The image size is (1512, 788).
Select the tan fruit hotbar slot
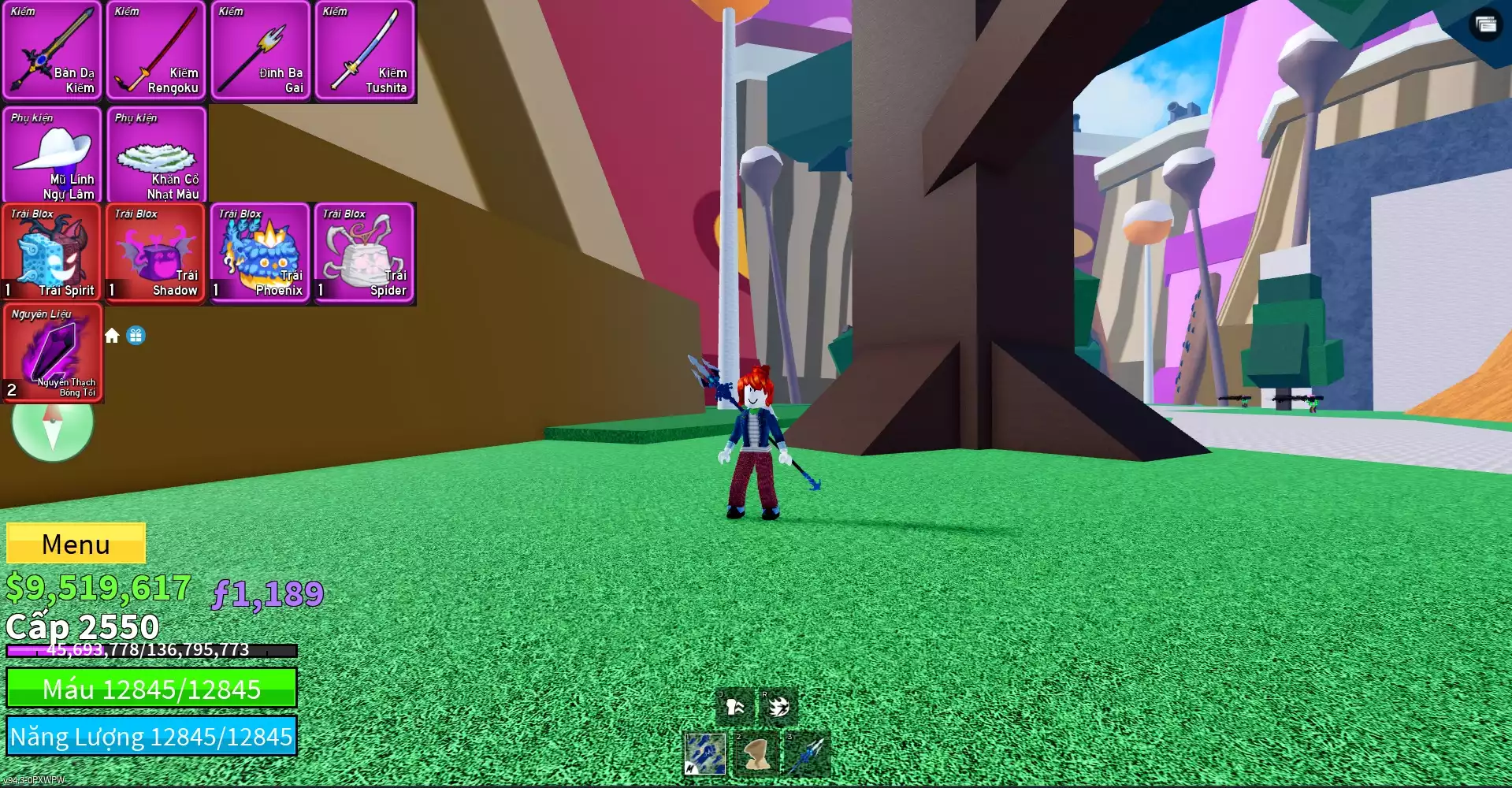click(756, 754)
